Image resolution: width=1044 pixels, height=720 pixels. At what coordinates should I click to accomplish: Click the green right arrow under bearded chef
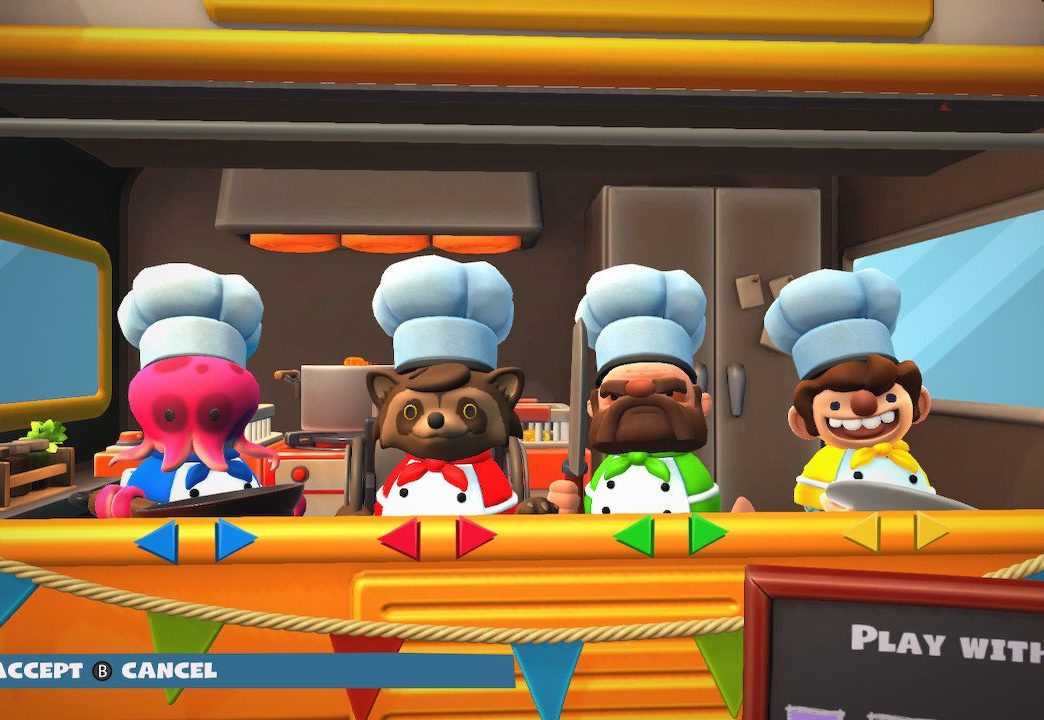click(706, 534)
